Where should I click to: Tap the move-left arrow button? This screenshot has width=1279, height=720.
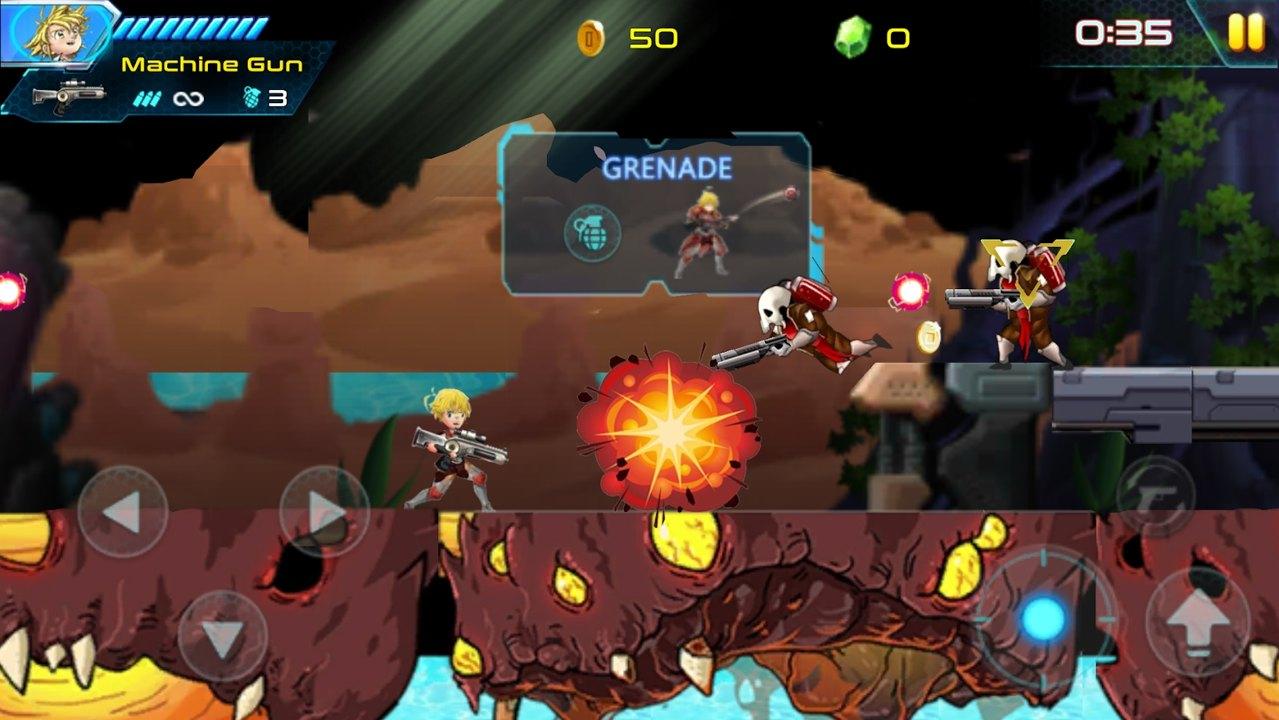click(x=122, y=512)
